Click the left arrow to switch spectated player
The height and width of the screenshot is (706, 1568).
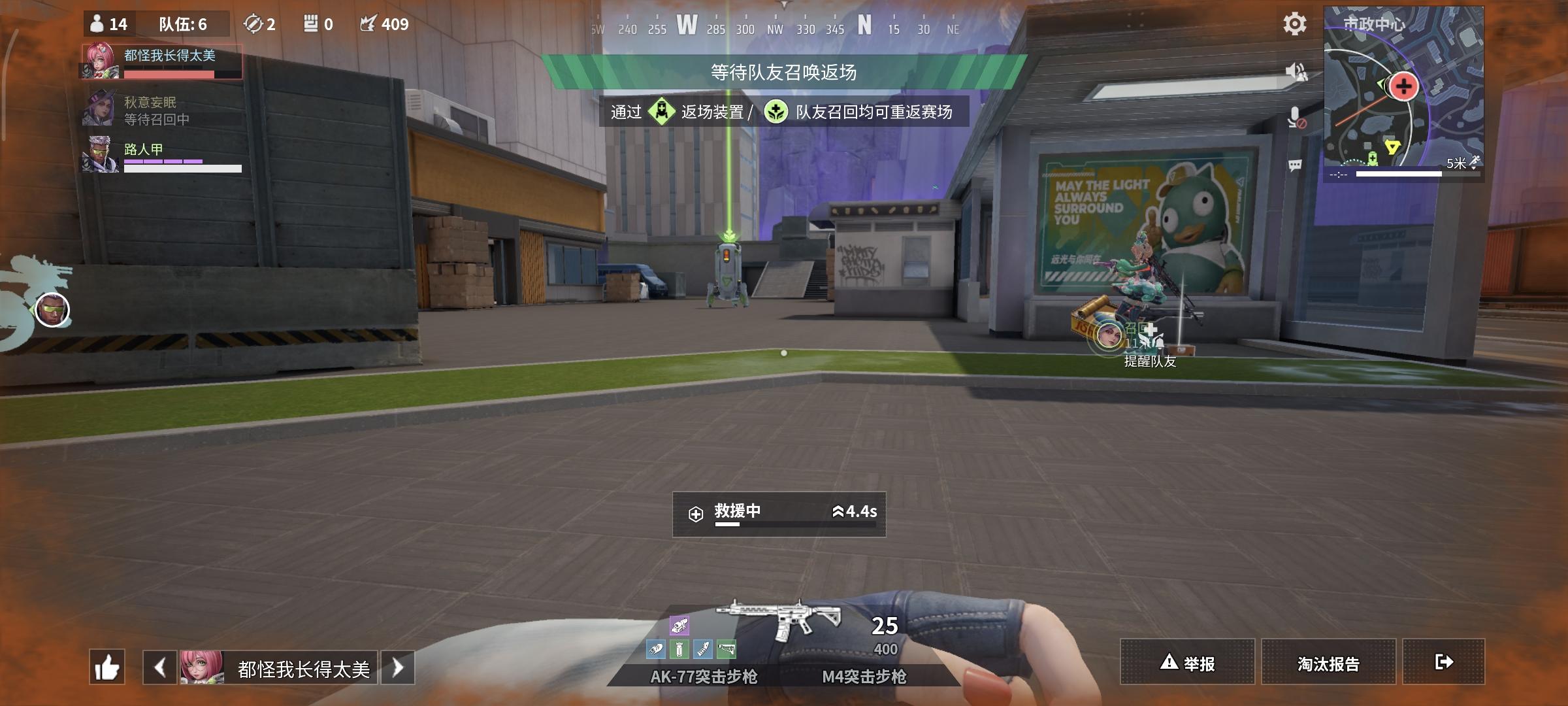[158, 668]
